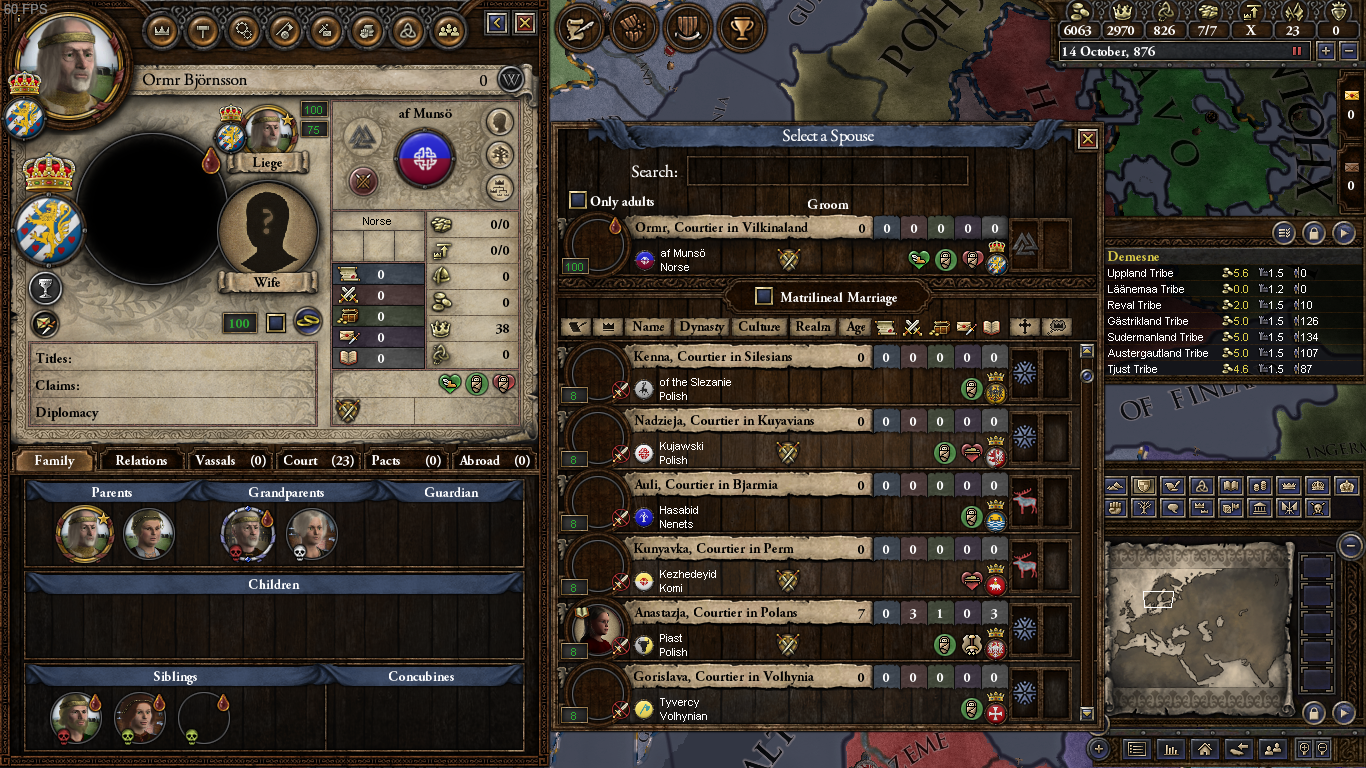Sort candidates by Culture column
The image size is (1366, 768).
[x=759, y=327]
